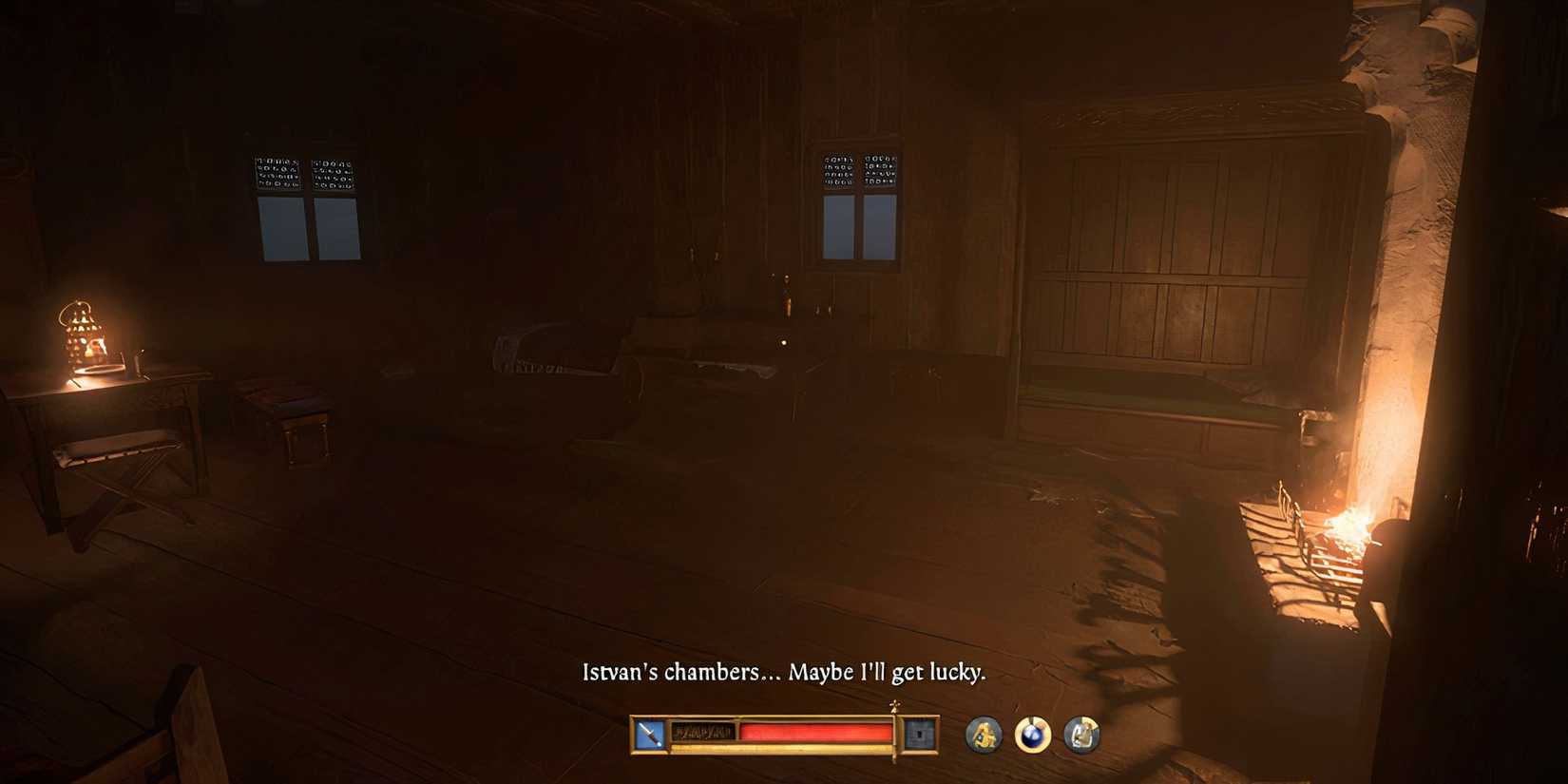Image resolution: width=1568 pixels, height=784 pixels.
Task: Click the glowing lantern on the left table
Action: 82,335
